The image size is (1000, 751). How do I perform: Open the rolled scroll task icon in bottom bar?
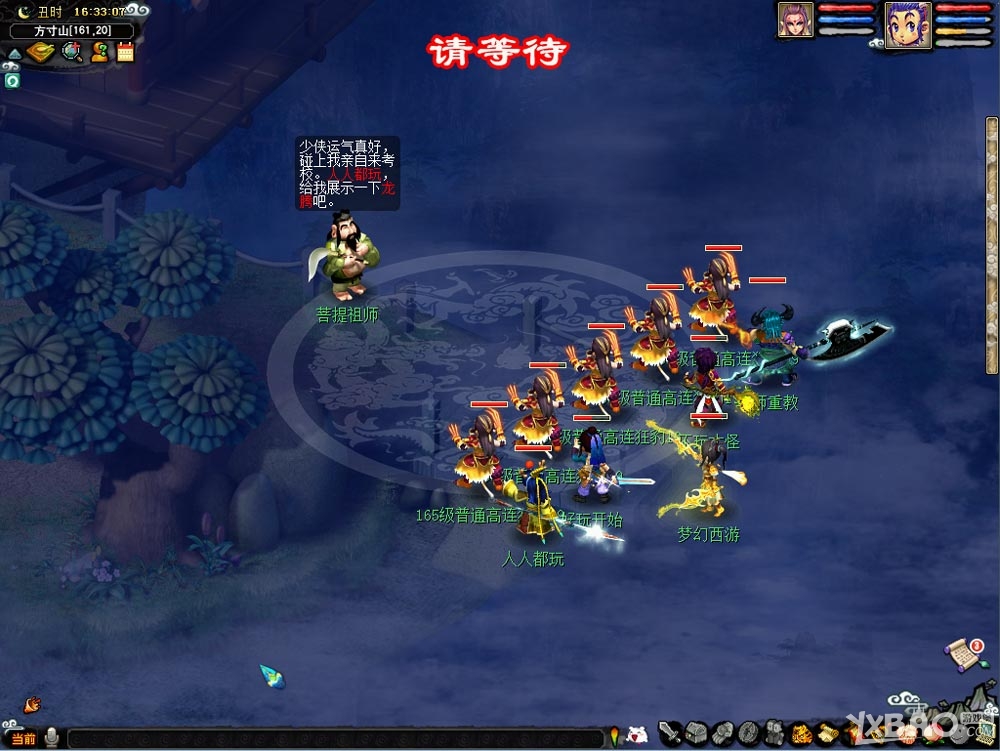[827, 735]
